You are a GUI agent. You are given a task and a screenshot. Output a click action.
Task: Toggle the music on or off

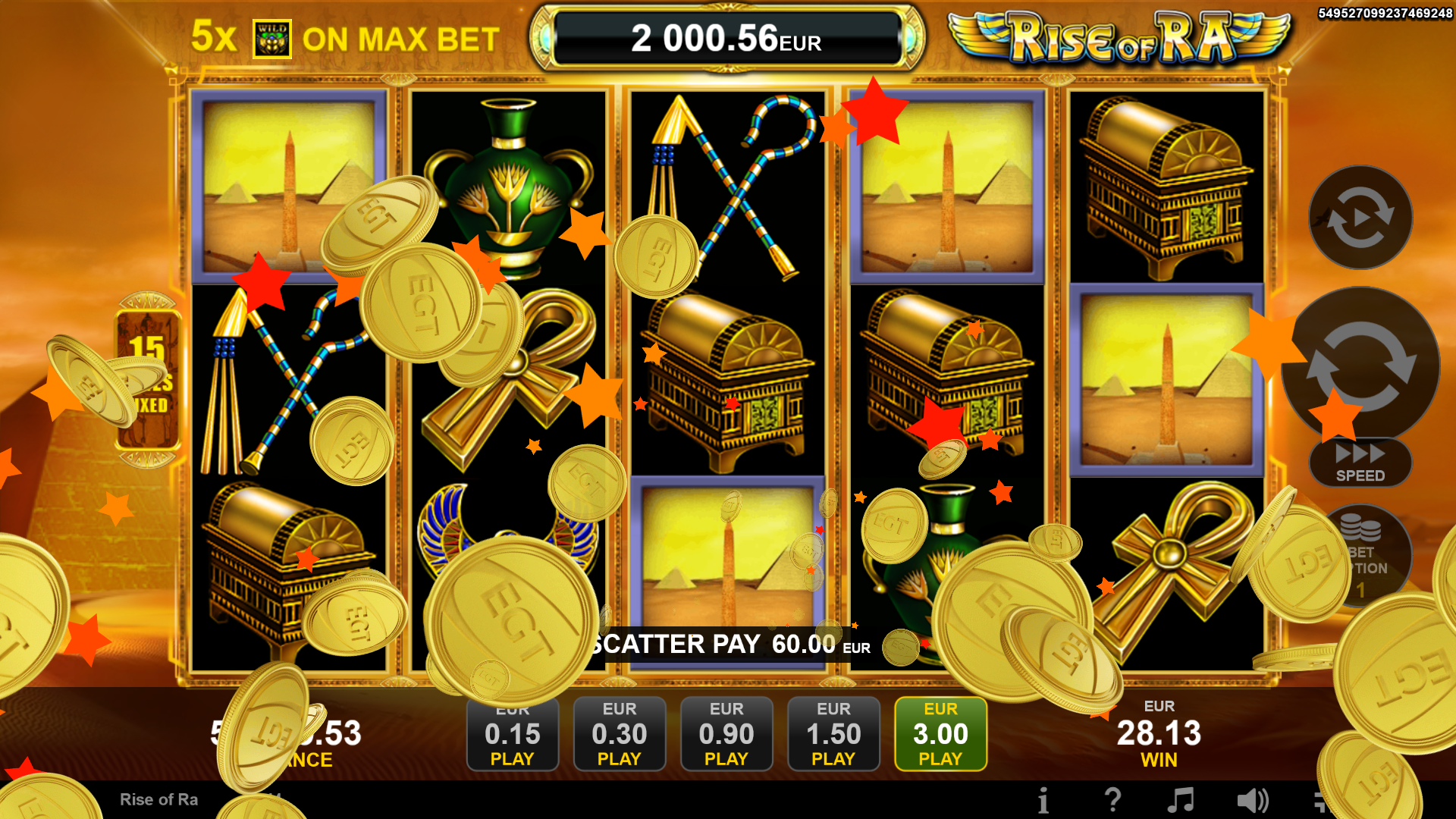click(1181, 799)
